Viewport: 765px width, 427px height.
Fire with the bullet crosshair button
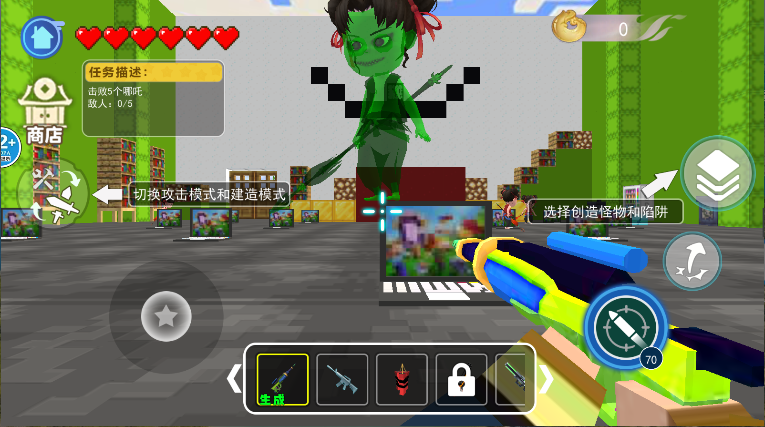click(622, 327)
